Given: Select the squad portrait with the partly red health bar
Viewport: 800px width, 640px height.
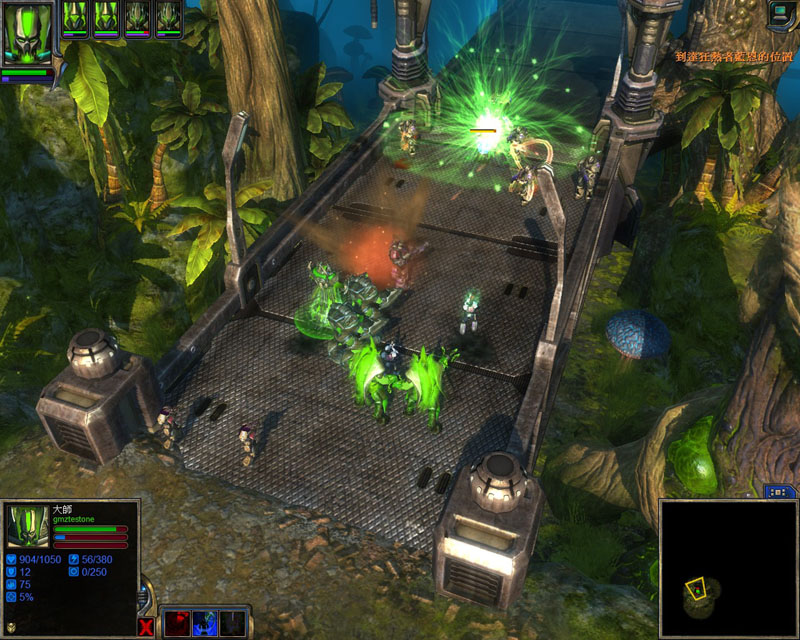Looking at the screenshot, I should pyautogui.click(x=138, y=18).
